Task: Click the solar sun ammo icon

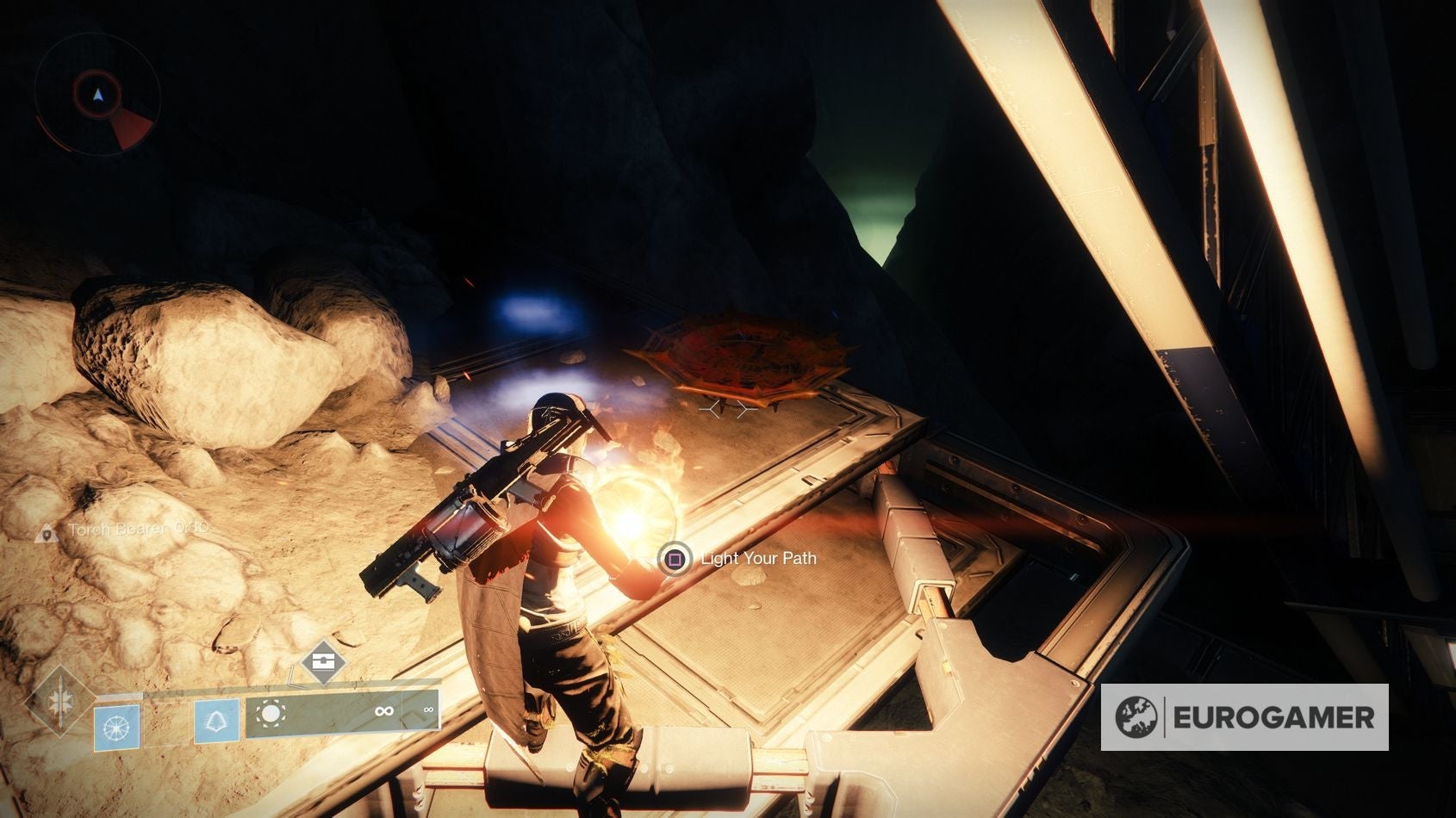Action: pyautogui.click(x=271, y=713)
